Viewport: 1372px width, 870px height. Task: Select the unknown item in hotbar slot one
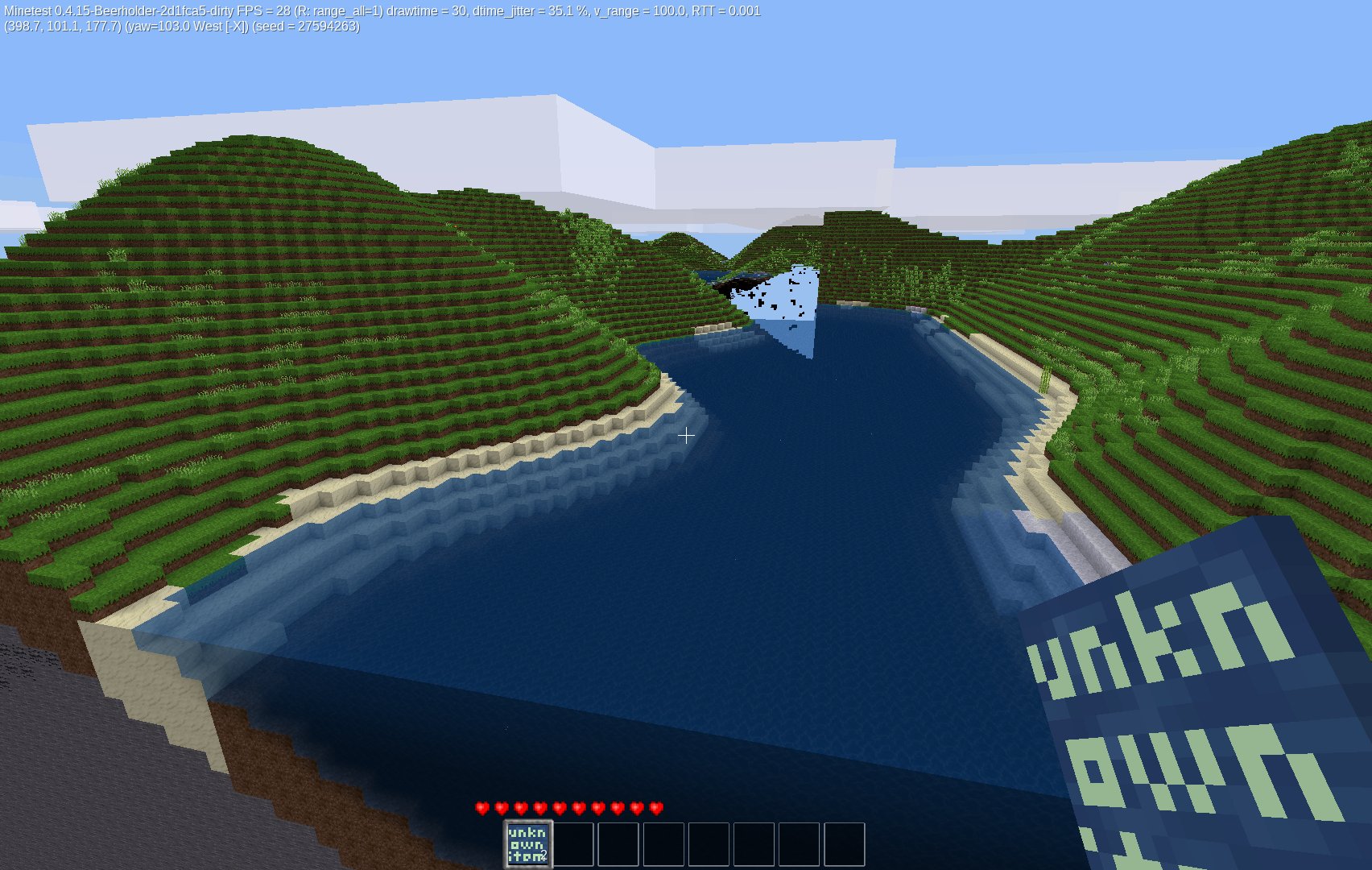(528, 843)
